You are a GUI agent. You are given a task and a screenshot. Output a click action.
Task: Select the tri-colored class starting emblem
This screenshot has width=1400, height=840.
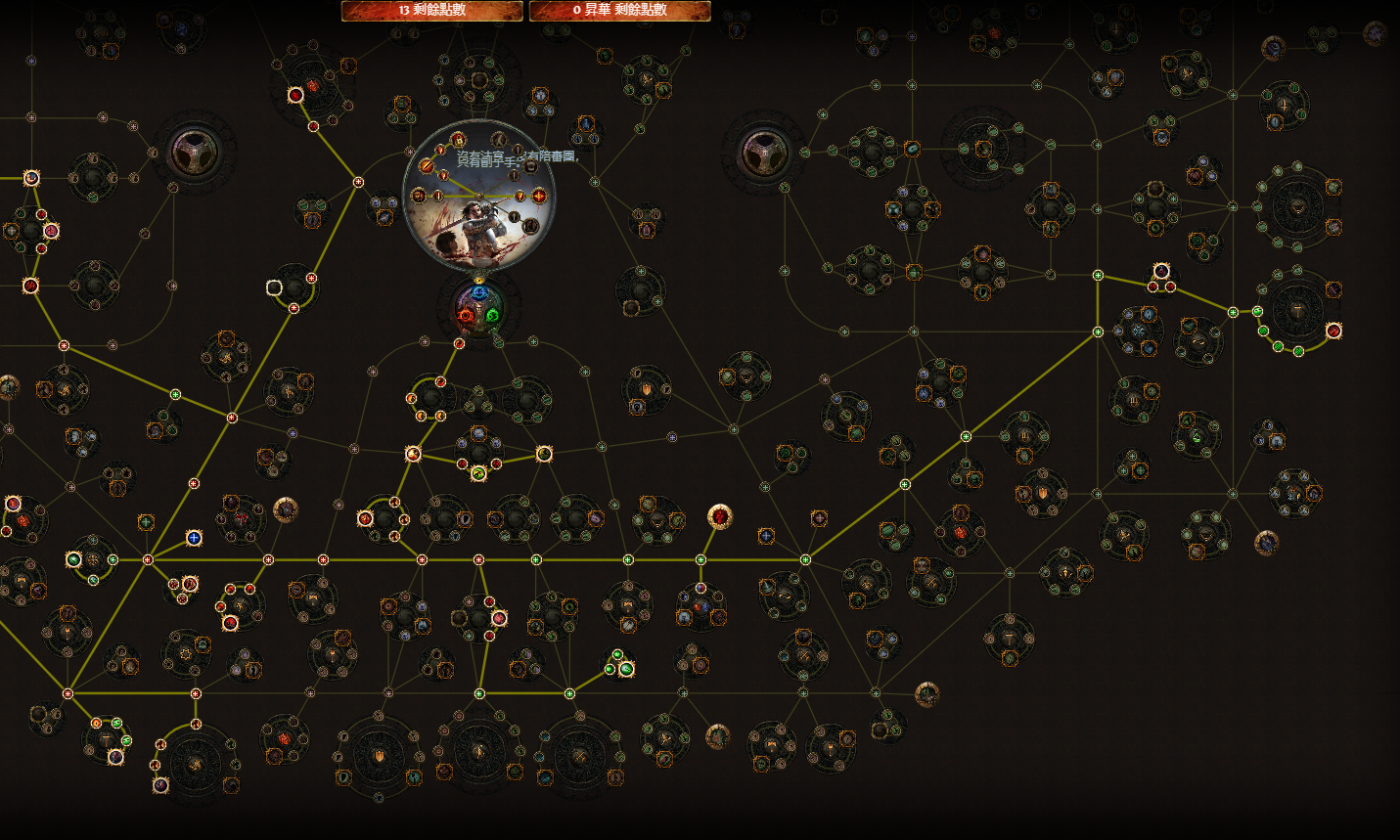478,309
